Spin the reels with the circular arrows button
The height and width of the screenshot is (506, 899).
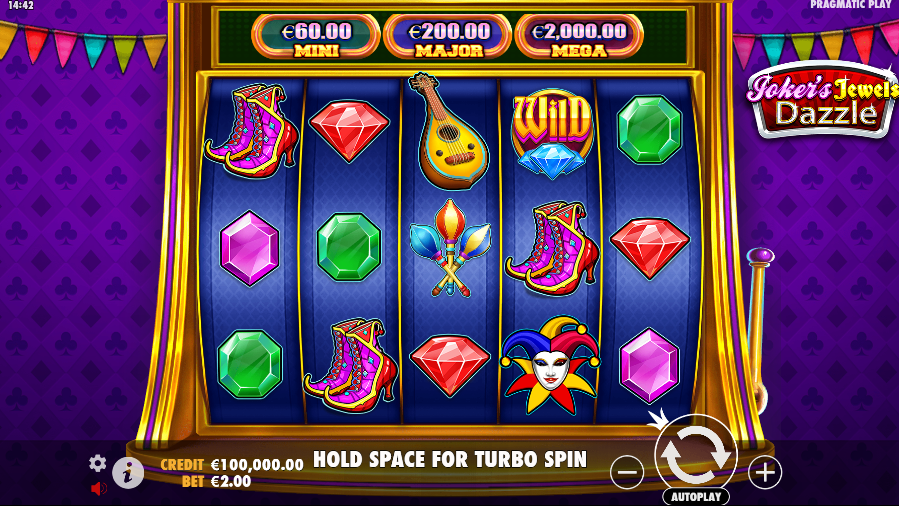pos(695,454)
